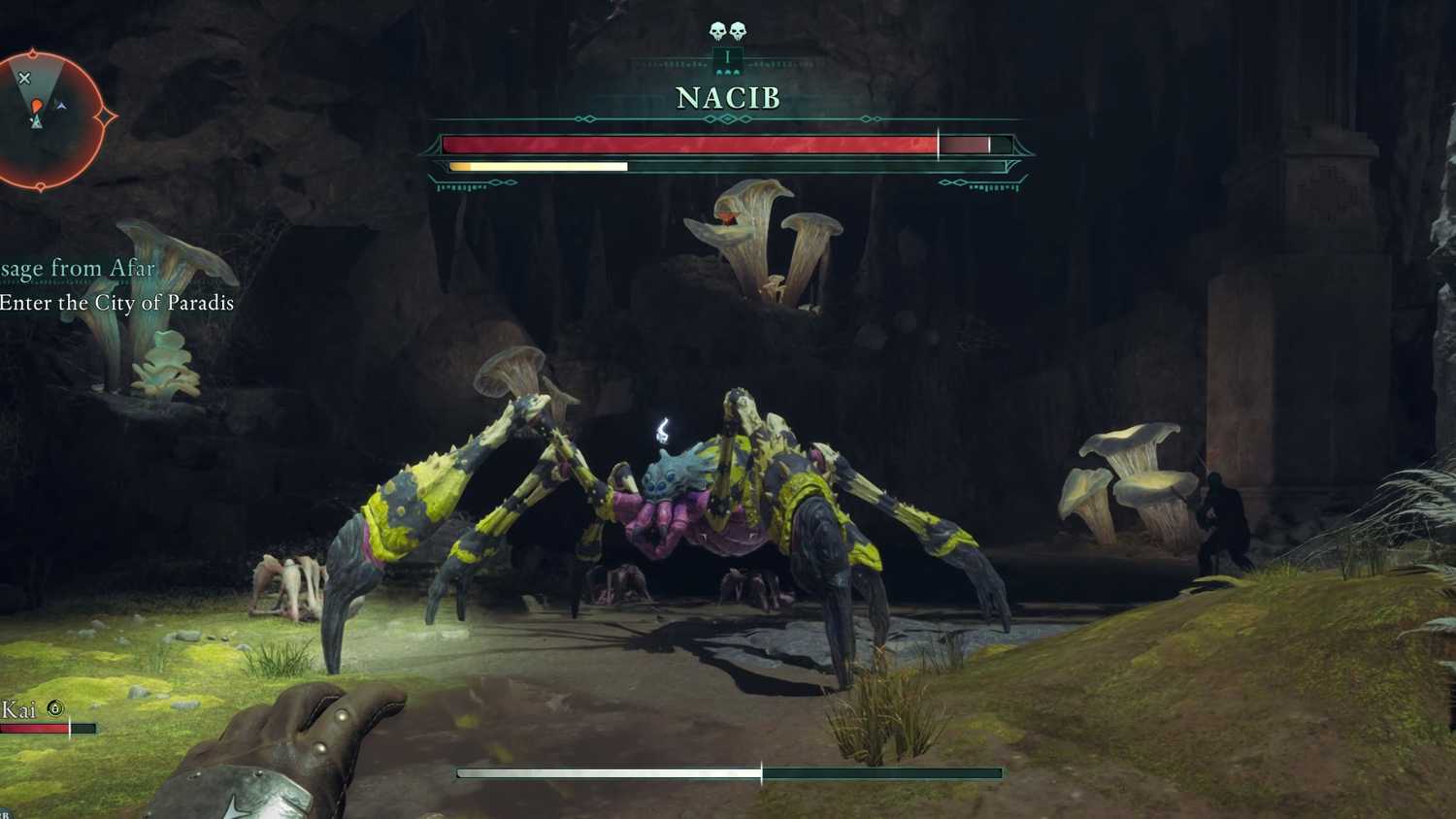Click the blue companion marker on the minimap

pos(61,106)
